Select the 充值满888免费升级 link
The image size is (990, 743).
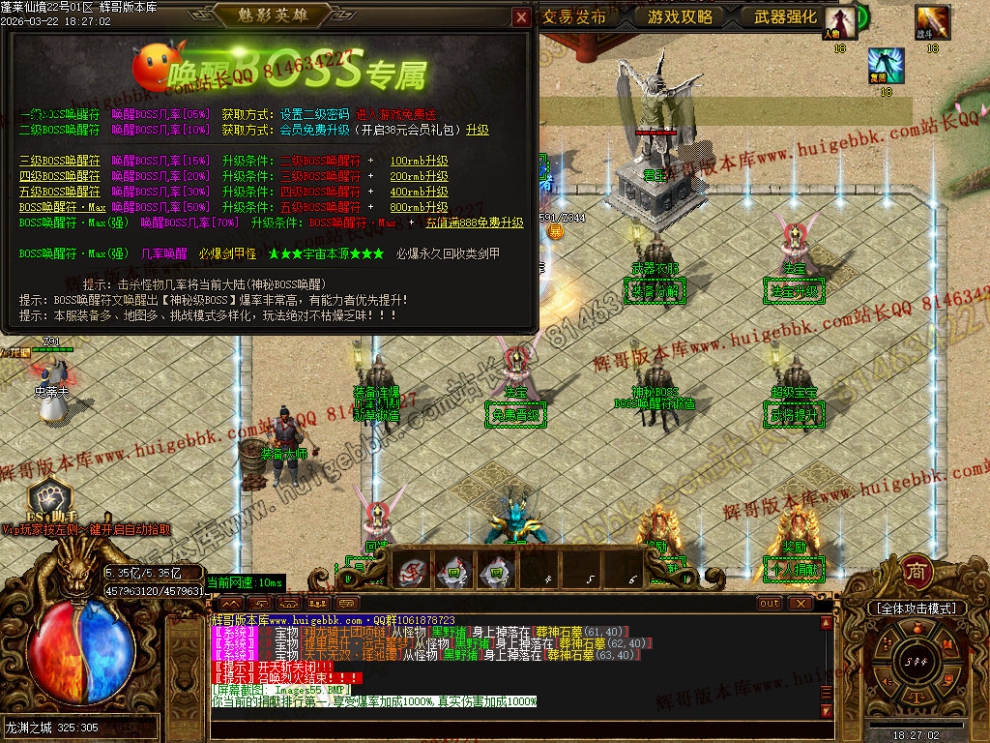pos(474,223)
